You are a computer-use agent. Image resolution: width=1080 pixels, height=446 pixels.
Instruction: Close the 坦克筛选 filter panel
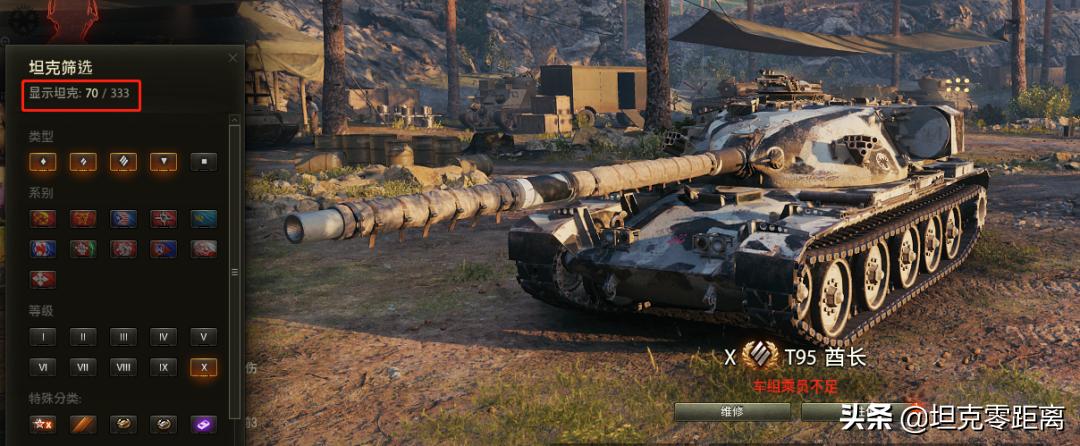coord(234,58)
